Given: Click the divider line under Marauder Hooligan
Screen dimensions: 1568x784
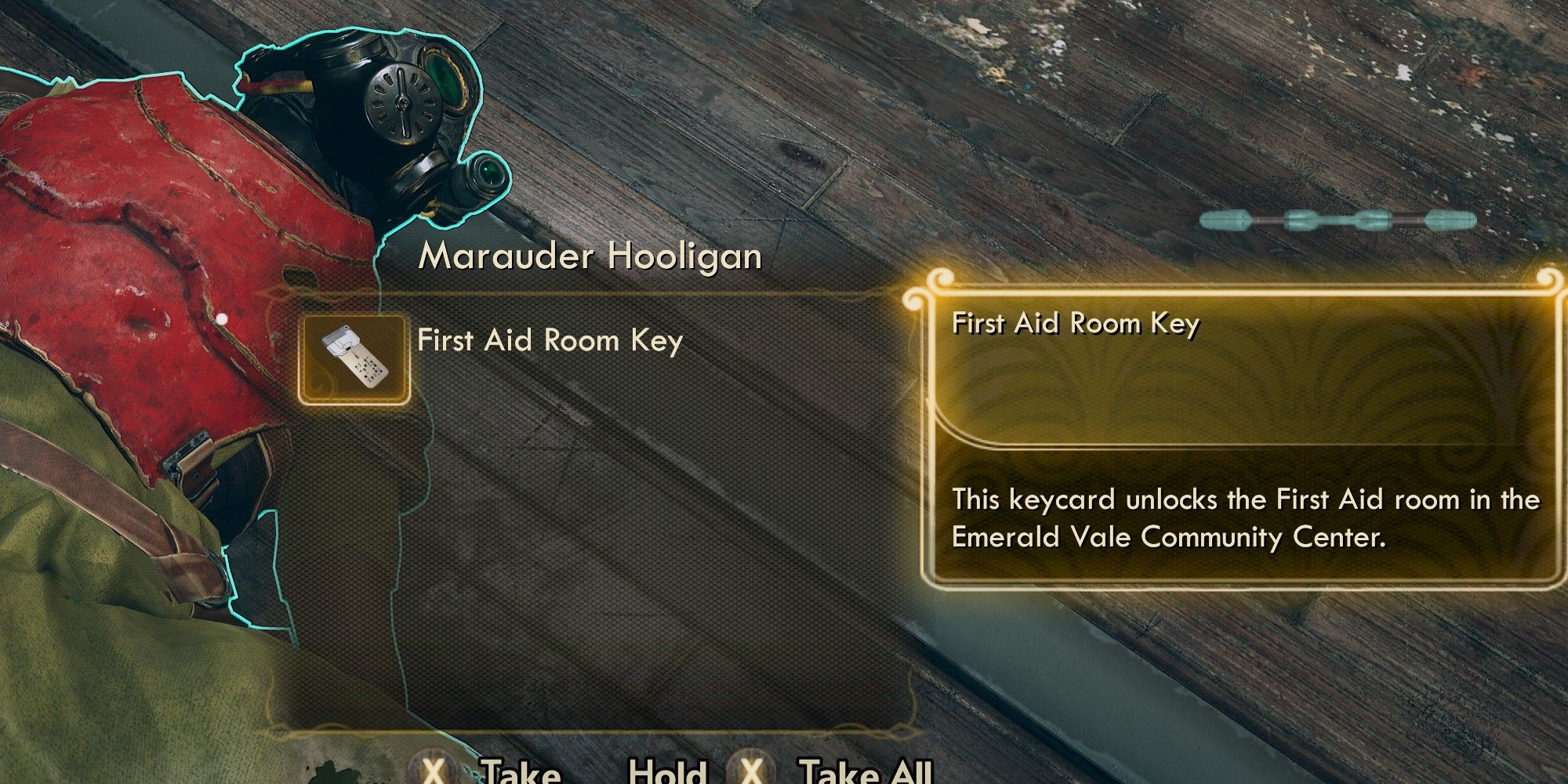Looking at the screenshot, I should (612, 292).
